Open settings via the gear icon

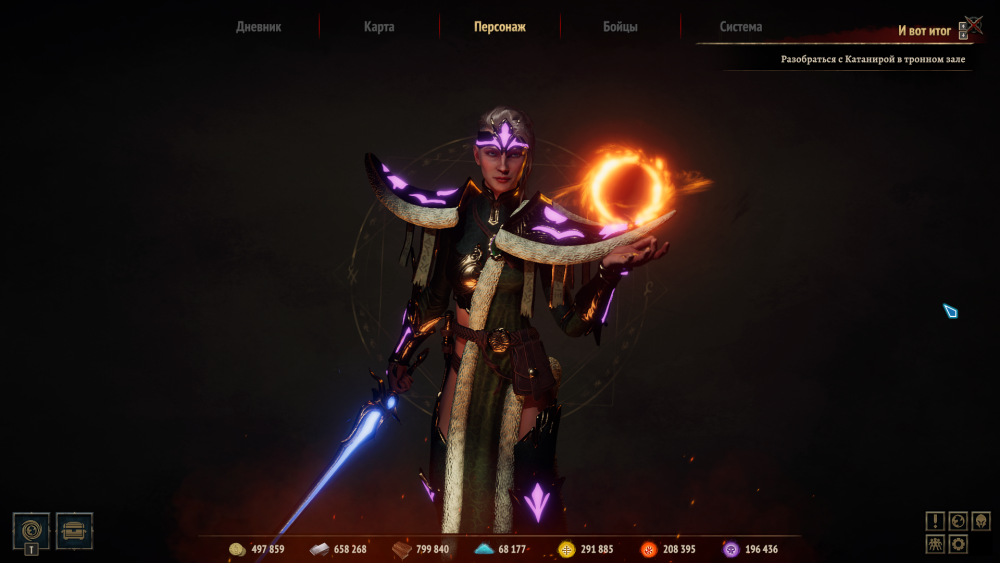point(958,544)
